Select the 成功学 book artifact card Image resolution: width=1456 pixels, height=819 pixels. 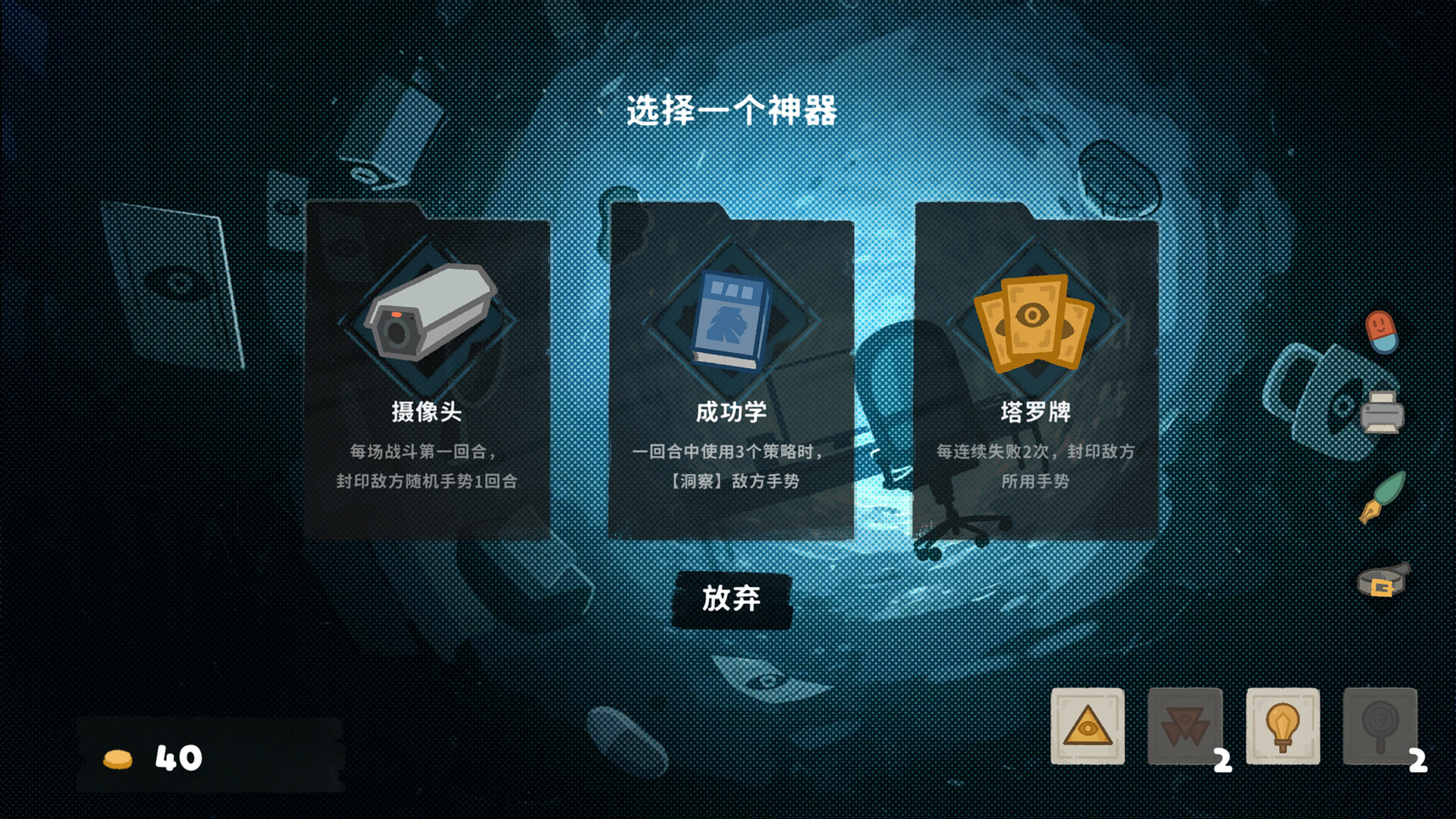coord(732,372)
